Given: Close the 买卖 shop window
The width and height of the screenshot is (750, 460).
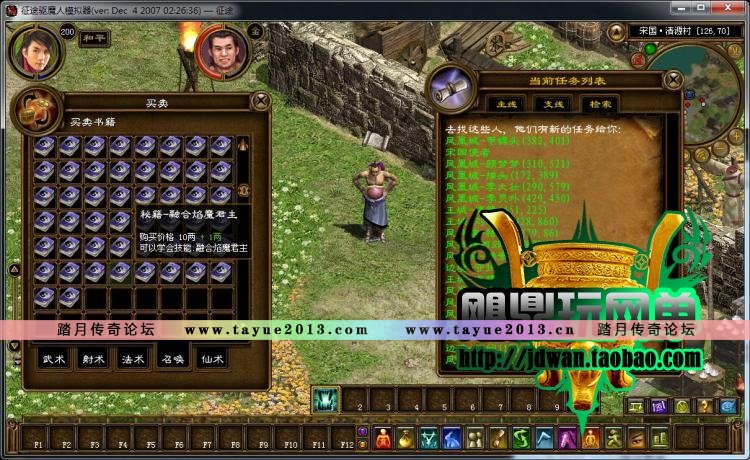Looking at the screenshot, I should tap(260, 100).
